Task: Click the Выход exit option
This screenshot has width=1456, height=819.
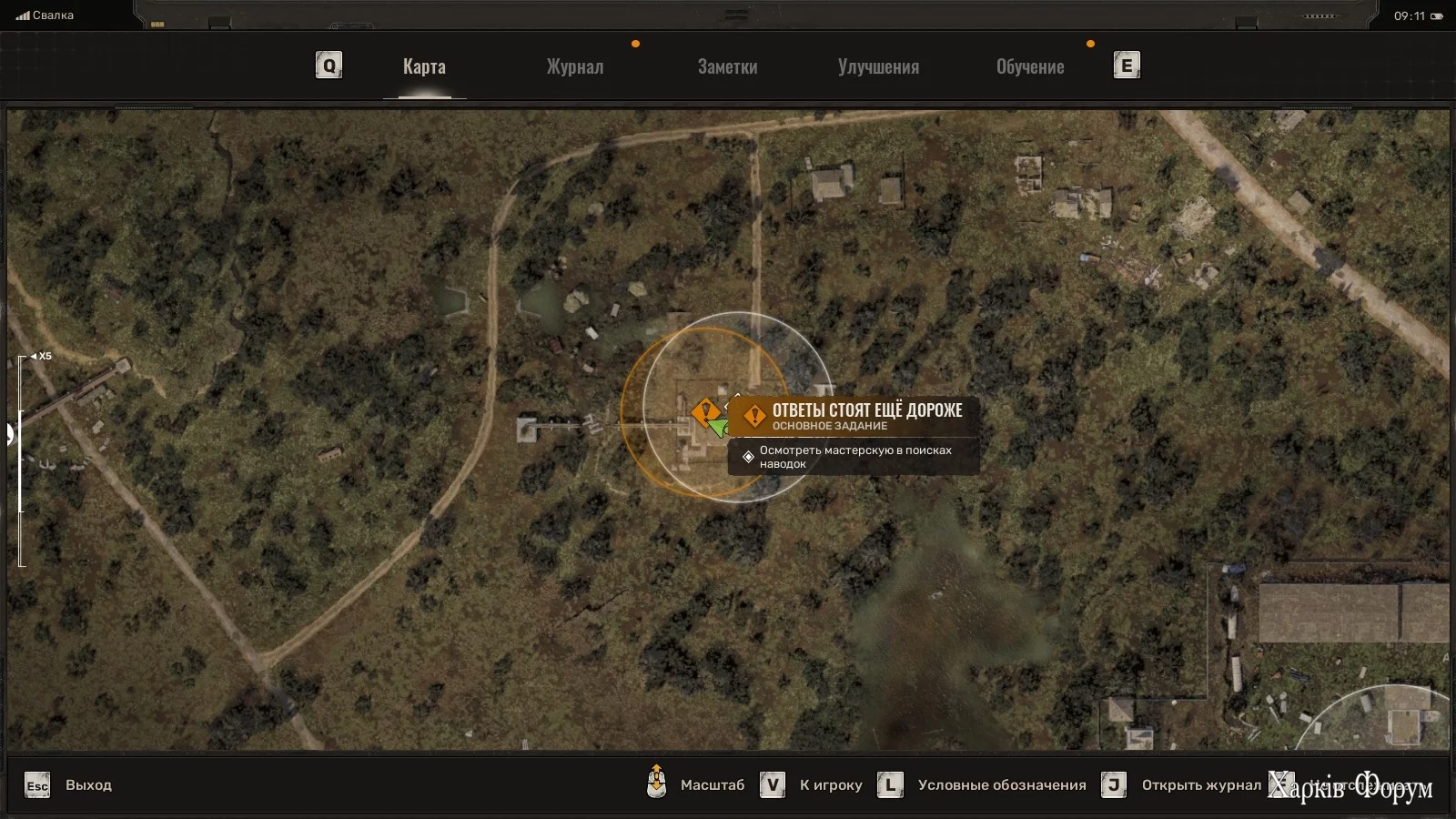Action: click(x=87, y=785)
